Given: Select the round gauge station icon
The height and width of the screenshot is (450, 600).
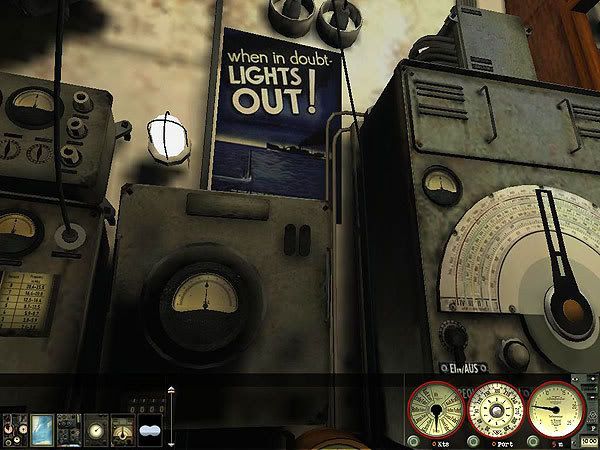Looking at the screenshot, I should (96, 428).
